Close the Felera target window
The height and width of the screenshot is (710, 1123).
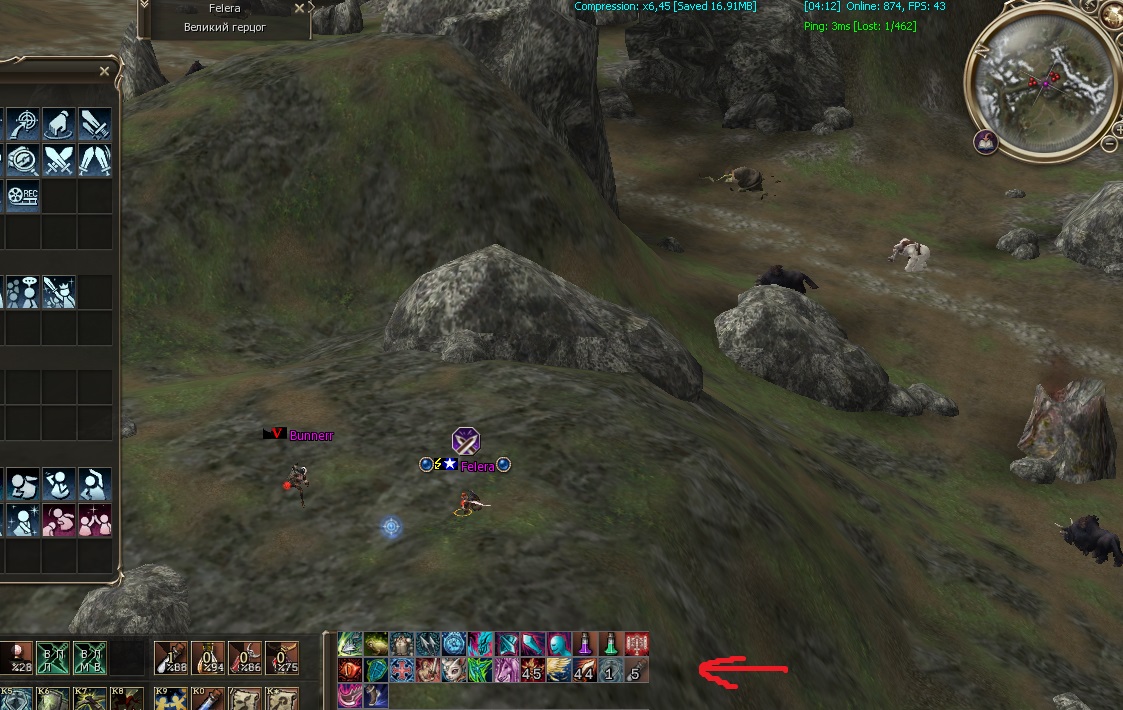(x=300, y=8)
